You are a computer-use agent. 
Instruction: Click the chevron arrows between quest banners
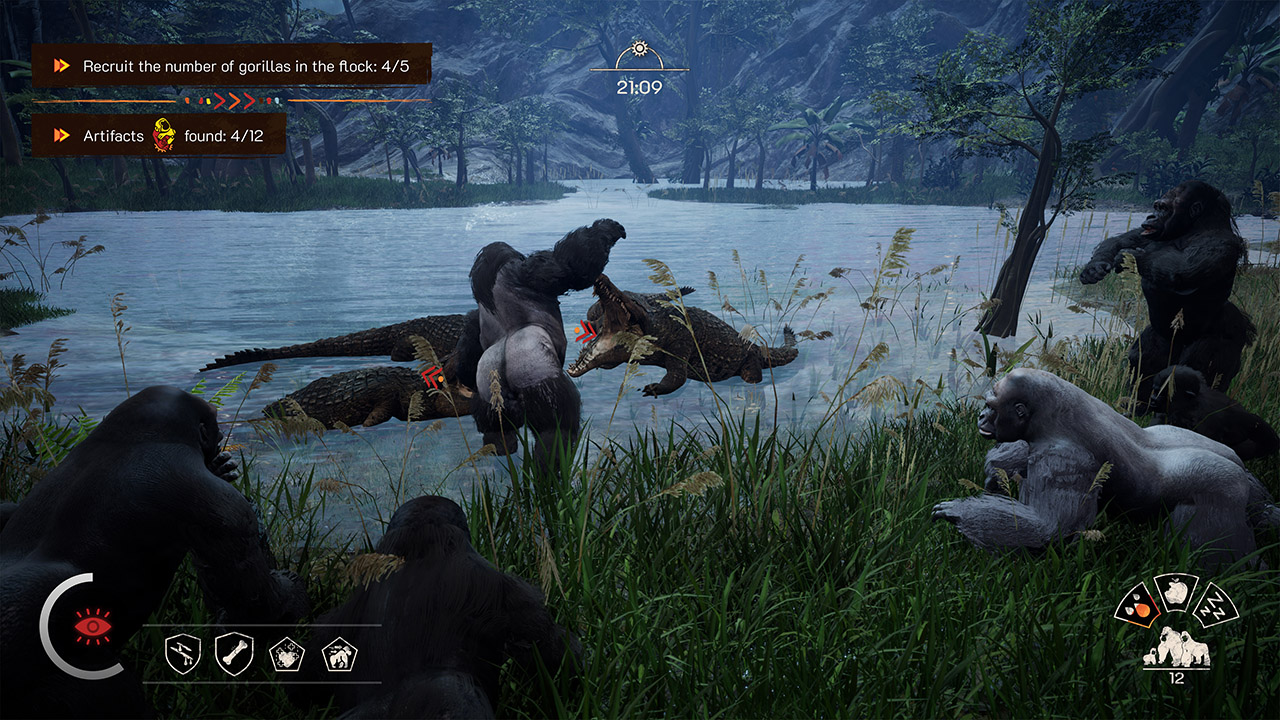pos(232,99)
